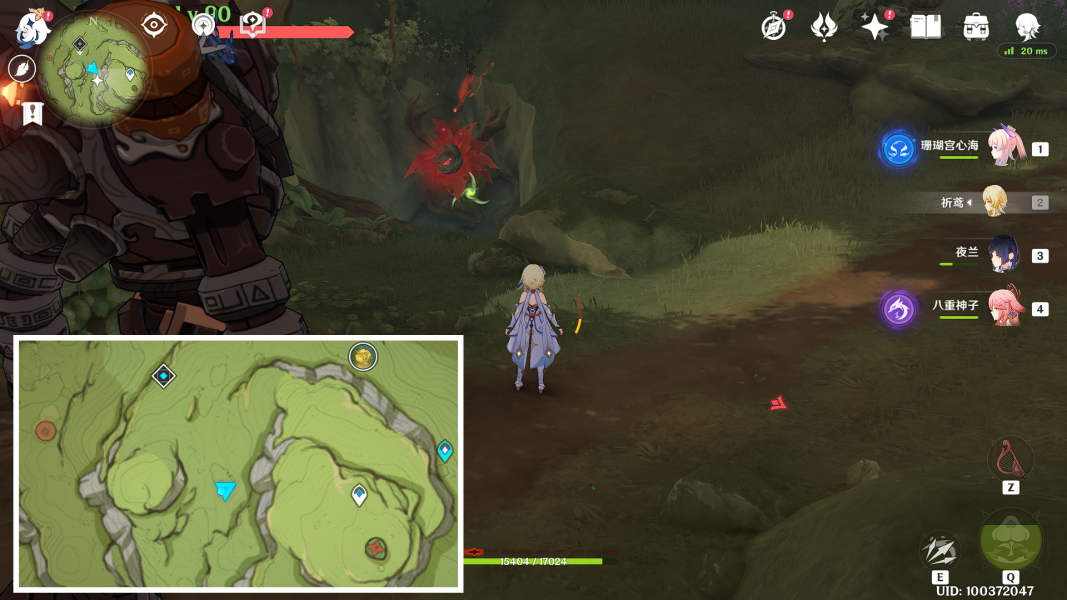Activate the triple-arrow elemental skill
The height and width of the screenshot is (600, 1067).
[940, 550]
